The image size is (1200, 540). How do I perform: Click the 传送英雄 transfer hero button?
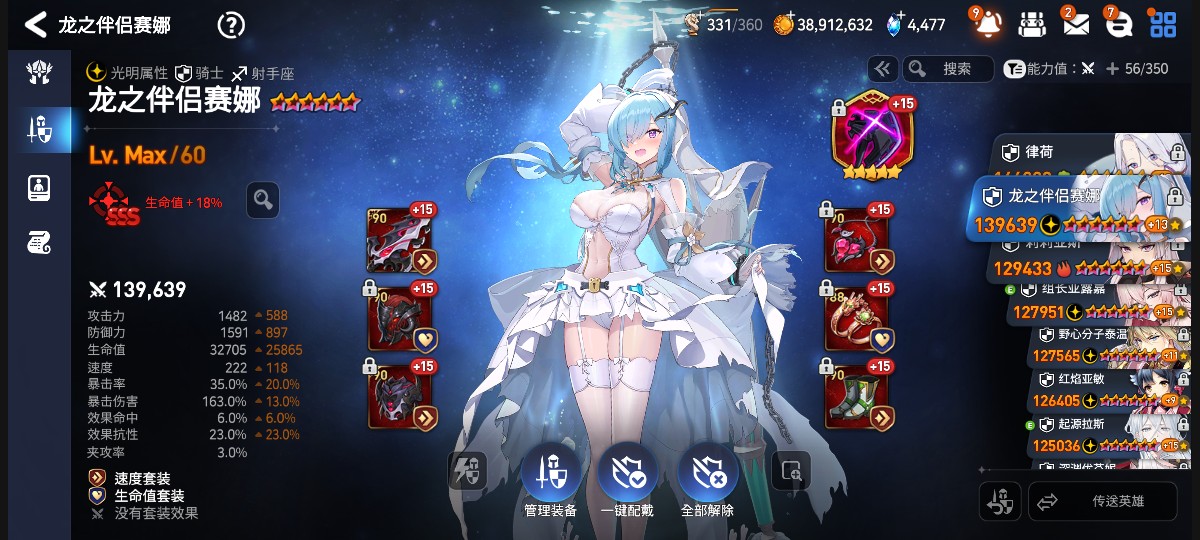coord(1103,501)
